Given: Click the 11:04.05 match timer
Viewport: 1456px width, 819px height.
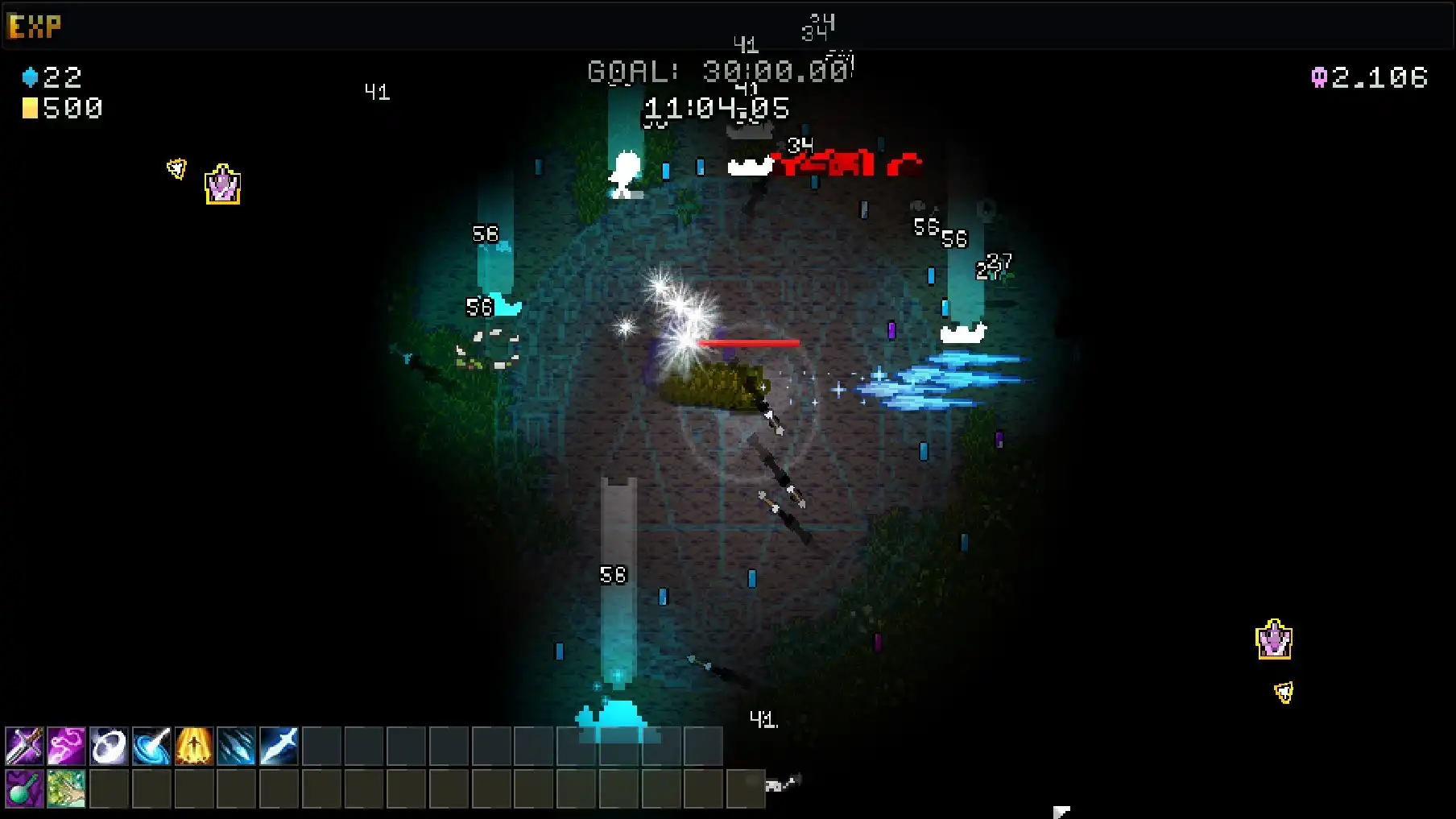Looking at the screenshot, I should pyautogui.click(x=716, y=106).
